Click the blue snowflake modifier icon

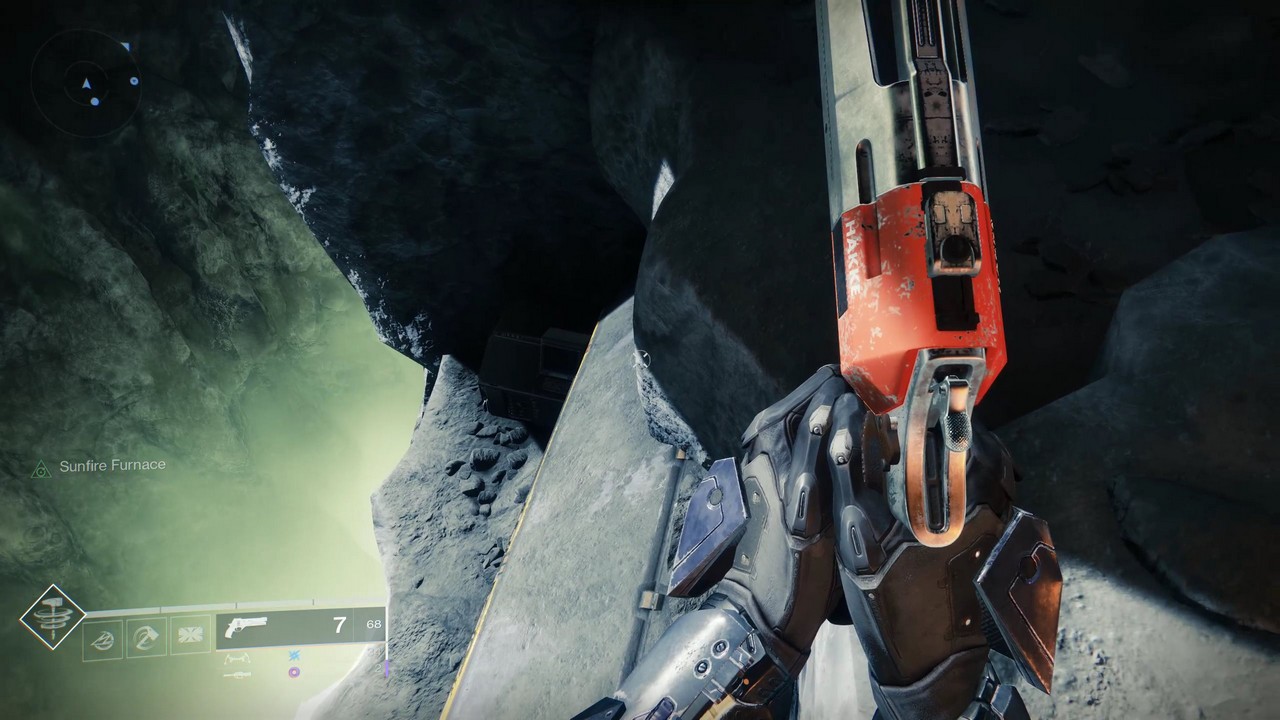point(292,656)
